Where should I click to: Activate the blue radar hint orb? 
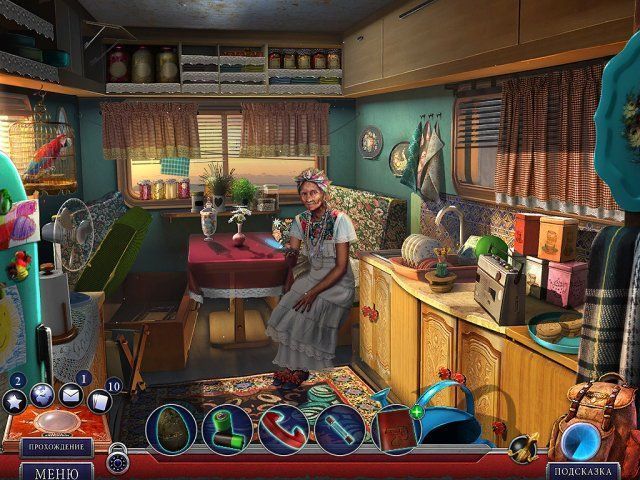pyautogui.click(x=579, y=440)
